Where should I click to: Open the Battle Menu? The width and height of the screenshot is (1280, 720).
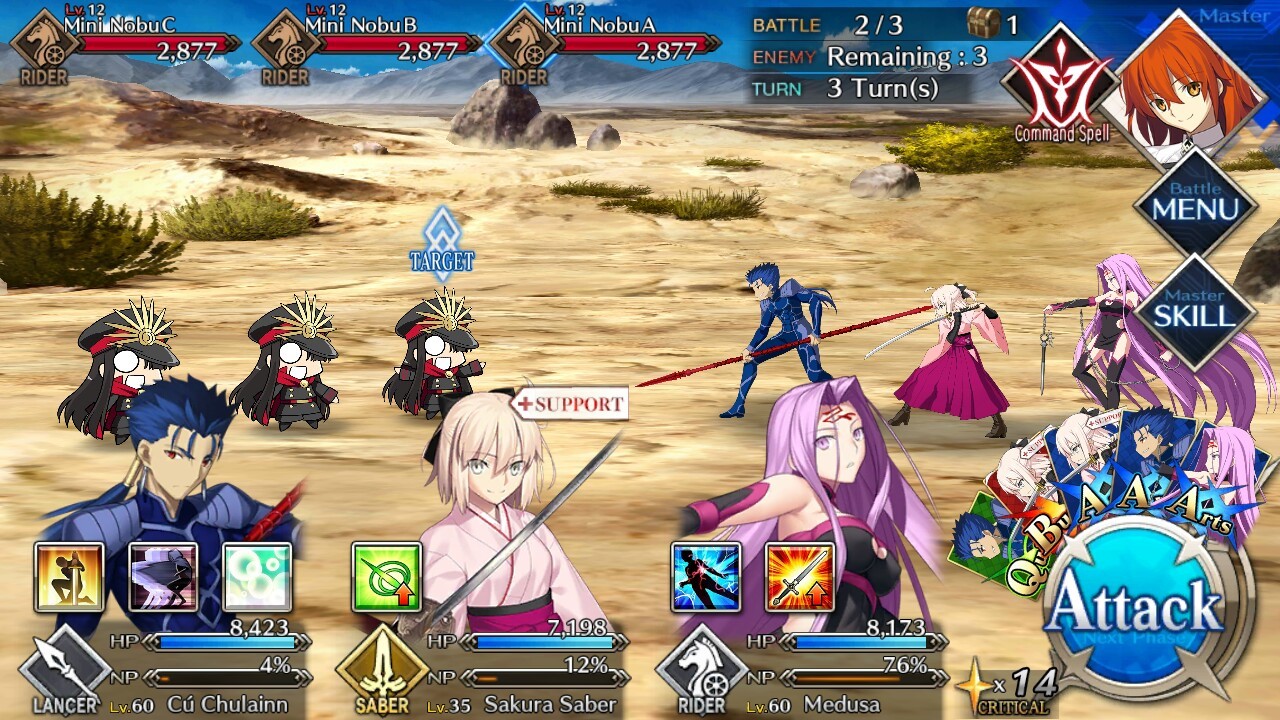click(1194, 206)
